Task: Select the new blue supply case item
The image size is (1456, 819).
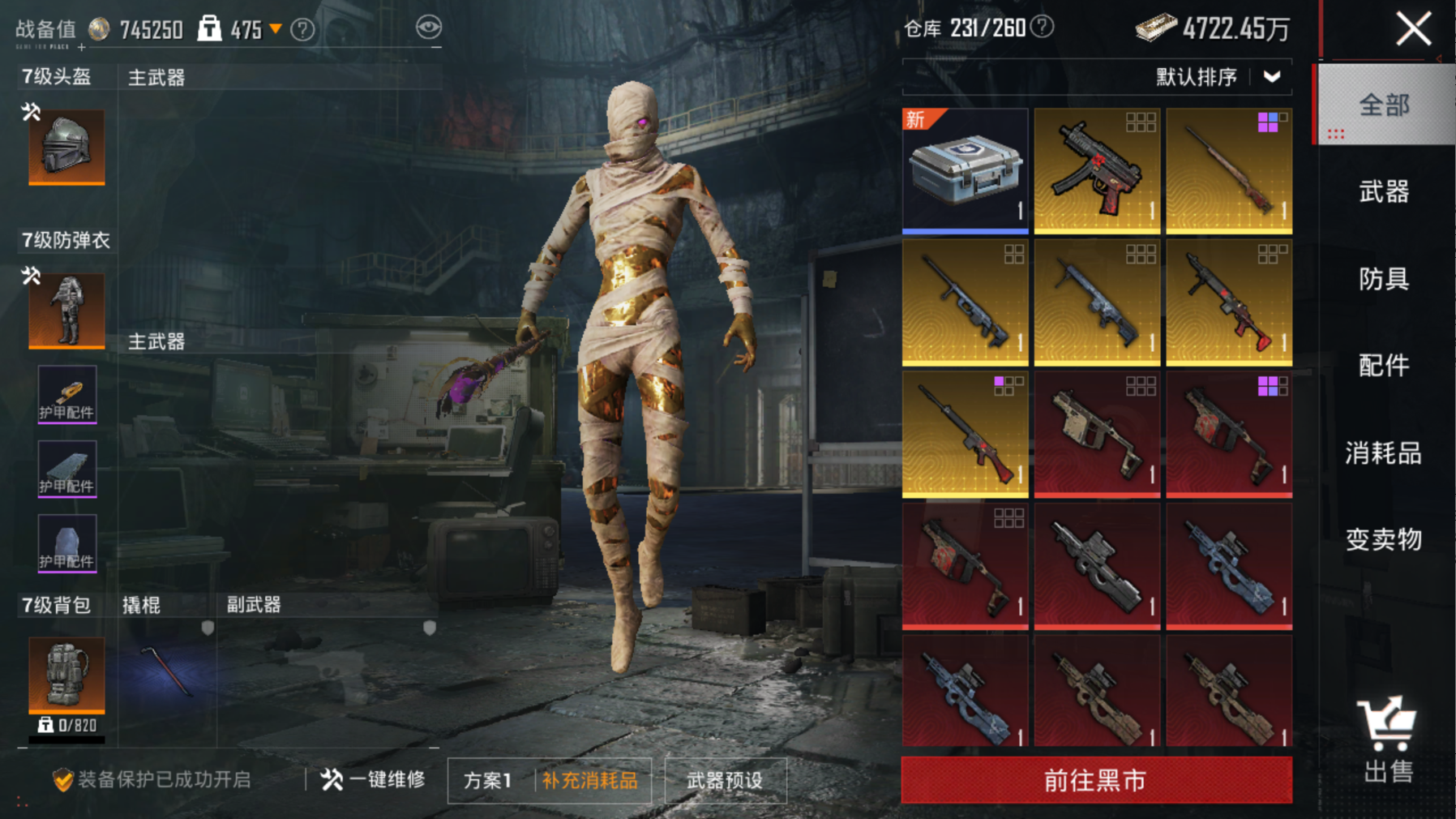Action: click(965, 170)
